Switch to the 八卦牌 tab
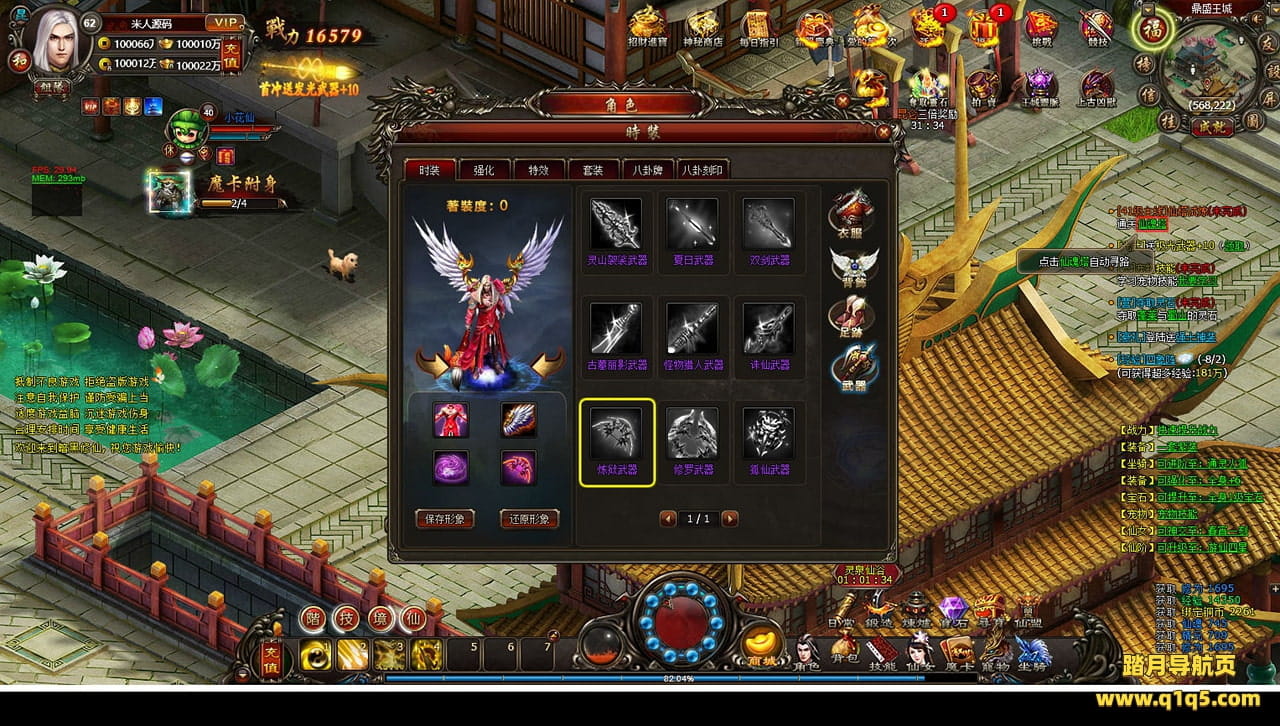Screen dimensions: 1280x726 coord(647,170)
